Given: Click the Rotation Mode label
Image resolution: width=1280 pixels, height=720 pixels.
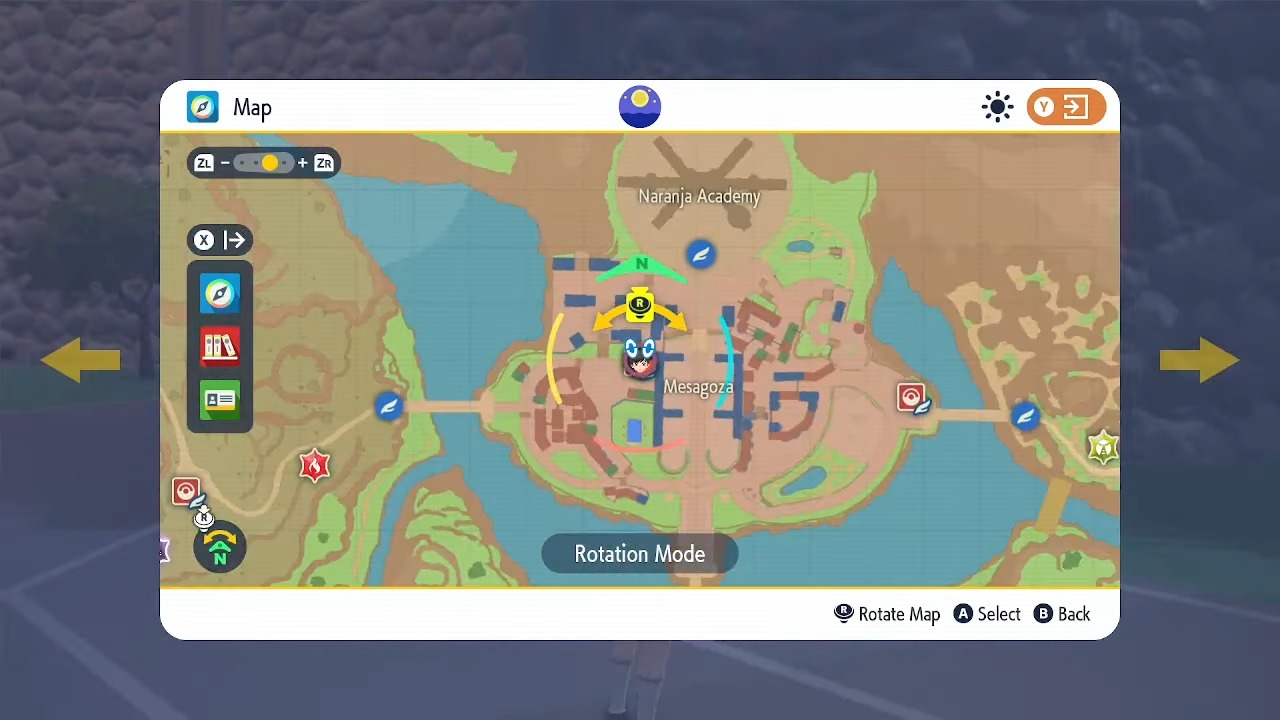Looking at the screenshot, I should coord(640,554).
